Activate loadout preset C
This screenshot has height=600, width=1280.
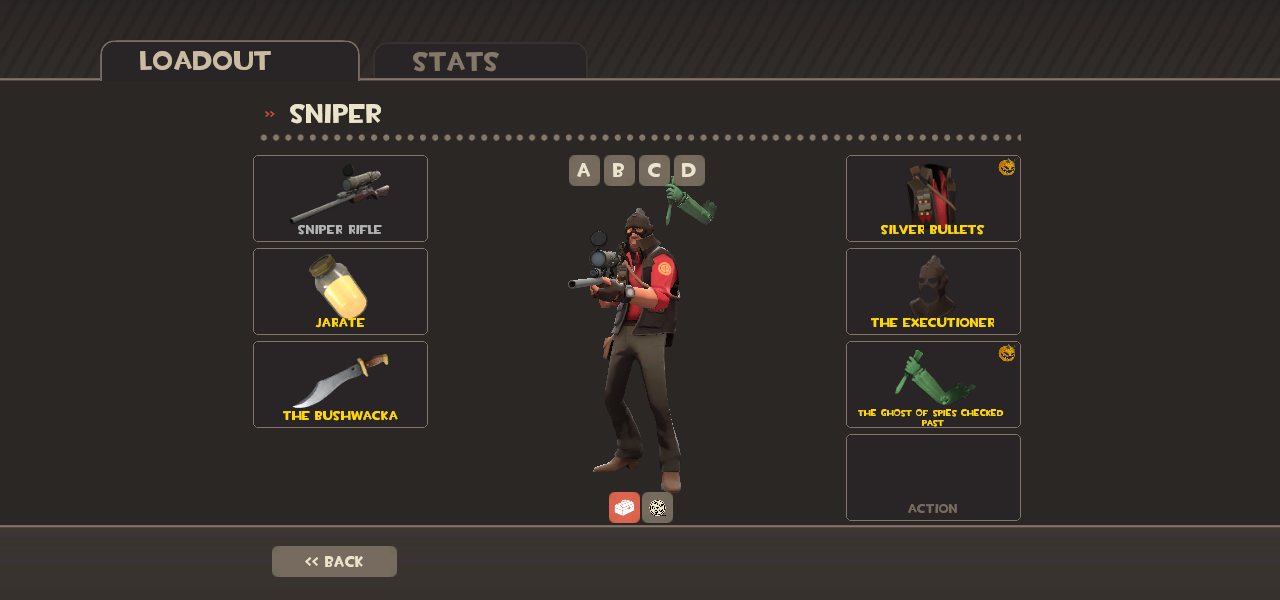pyautogui.click(x=654, y=170)
